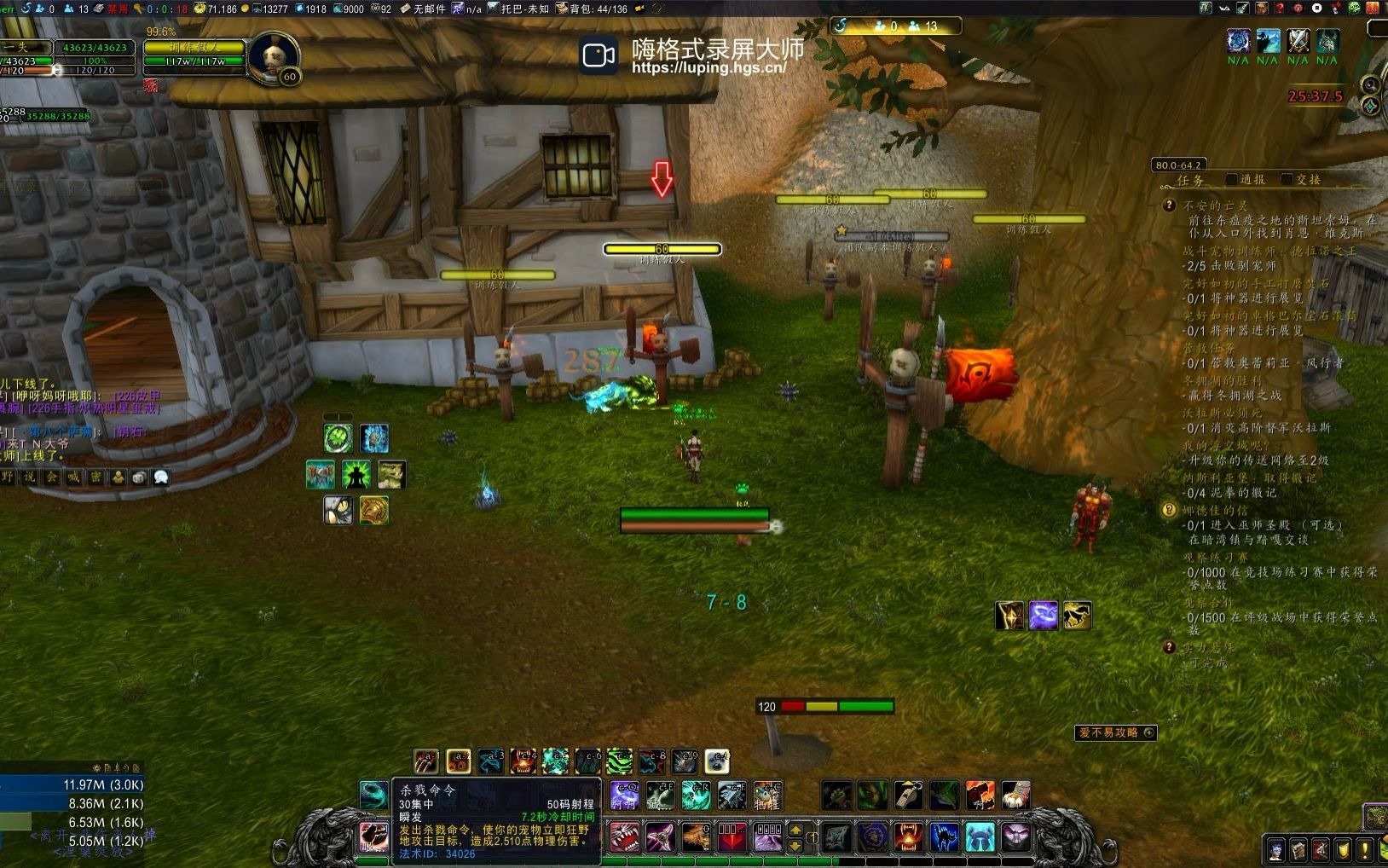Click the minimap magnifier zoom icon
This screenshot has height=868, width=1388.
[x=1370, y=85]
